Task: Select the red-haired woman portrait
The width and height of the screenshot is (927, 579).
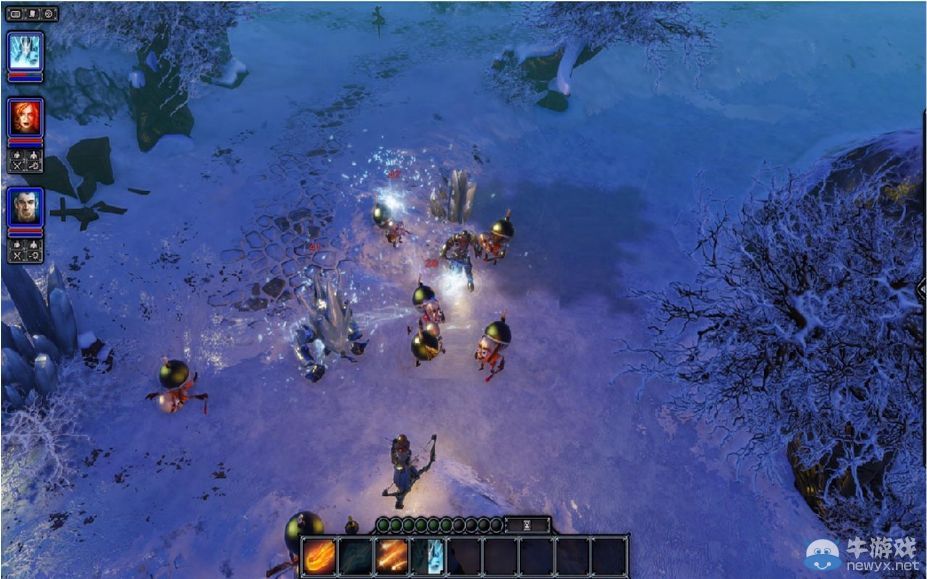Action: click(x=25, y=117)
